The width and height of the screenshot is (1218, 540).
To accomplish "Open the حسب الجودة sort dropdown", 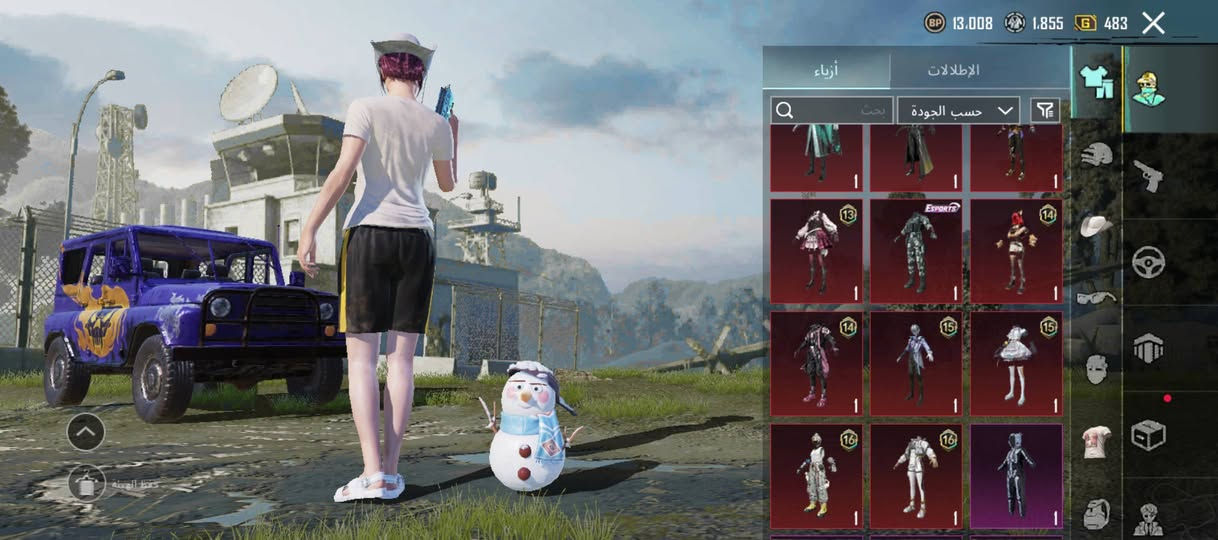I will point(958,110).
